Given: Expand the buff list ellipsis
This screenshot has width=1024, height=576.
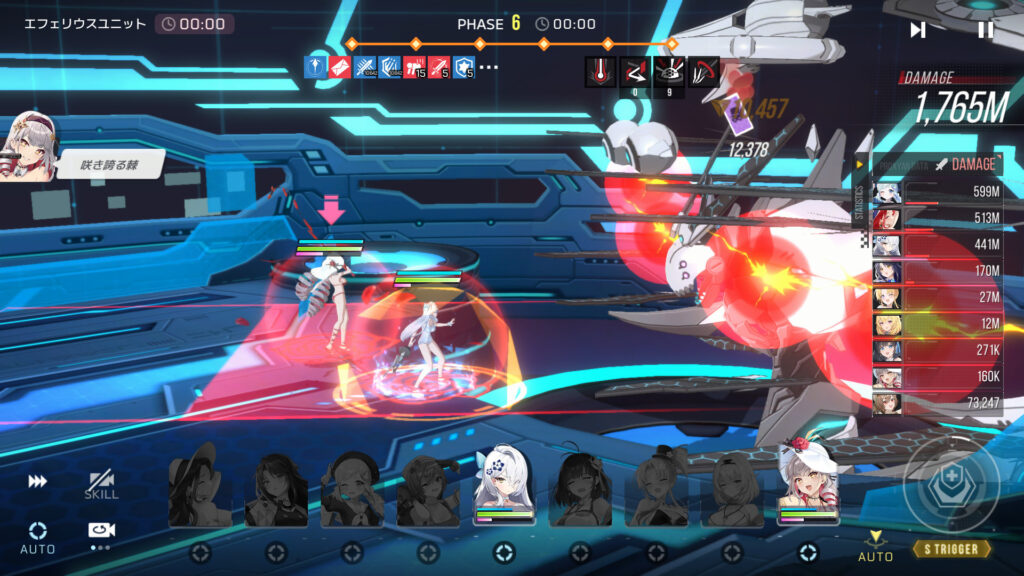Looking at the screenshot, I should [x=489, y=68].
